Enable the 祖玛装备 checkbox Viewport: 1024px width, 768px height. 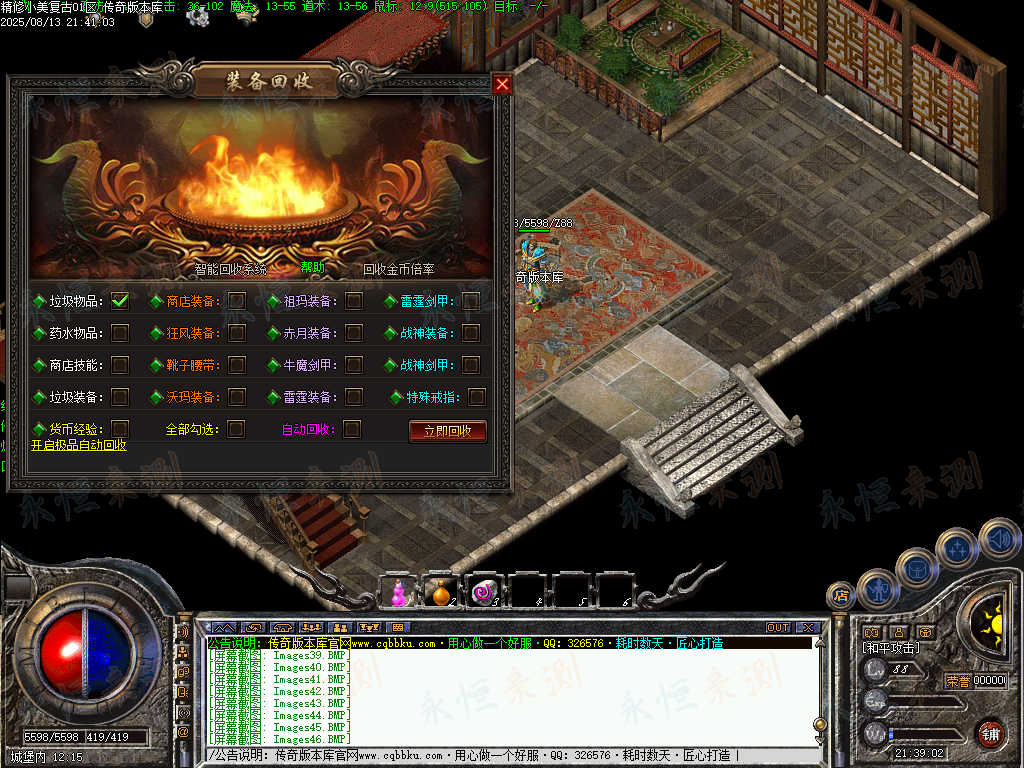coord(354,301)
